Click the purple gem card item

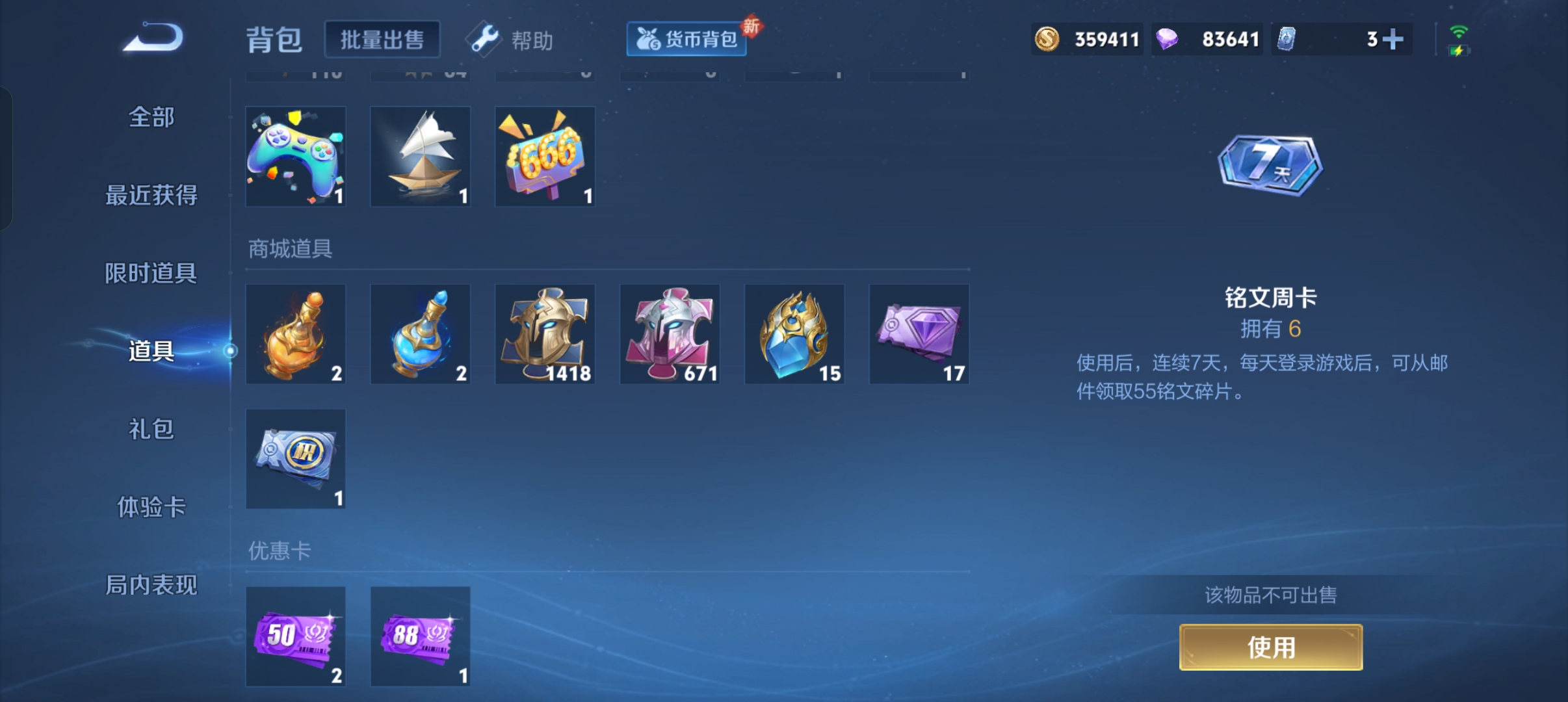(x=919, y=333)
